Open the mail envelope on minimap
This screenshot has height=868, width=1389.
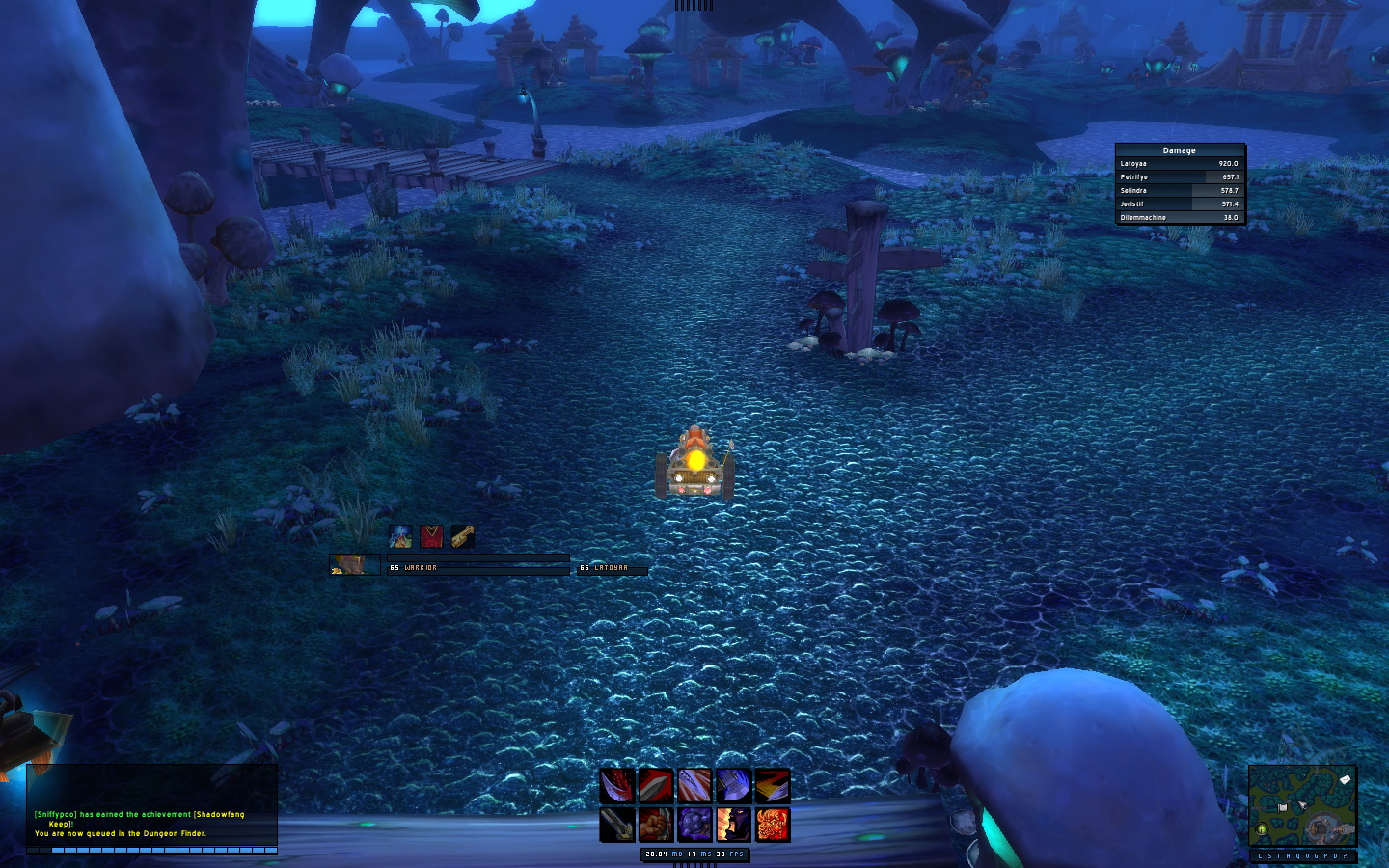click(x=1346, y=779)
